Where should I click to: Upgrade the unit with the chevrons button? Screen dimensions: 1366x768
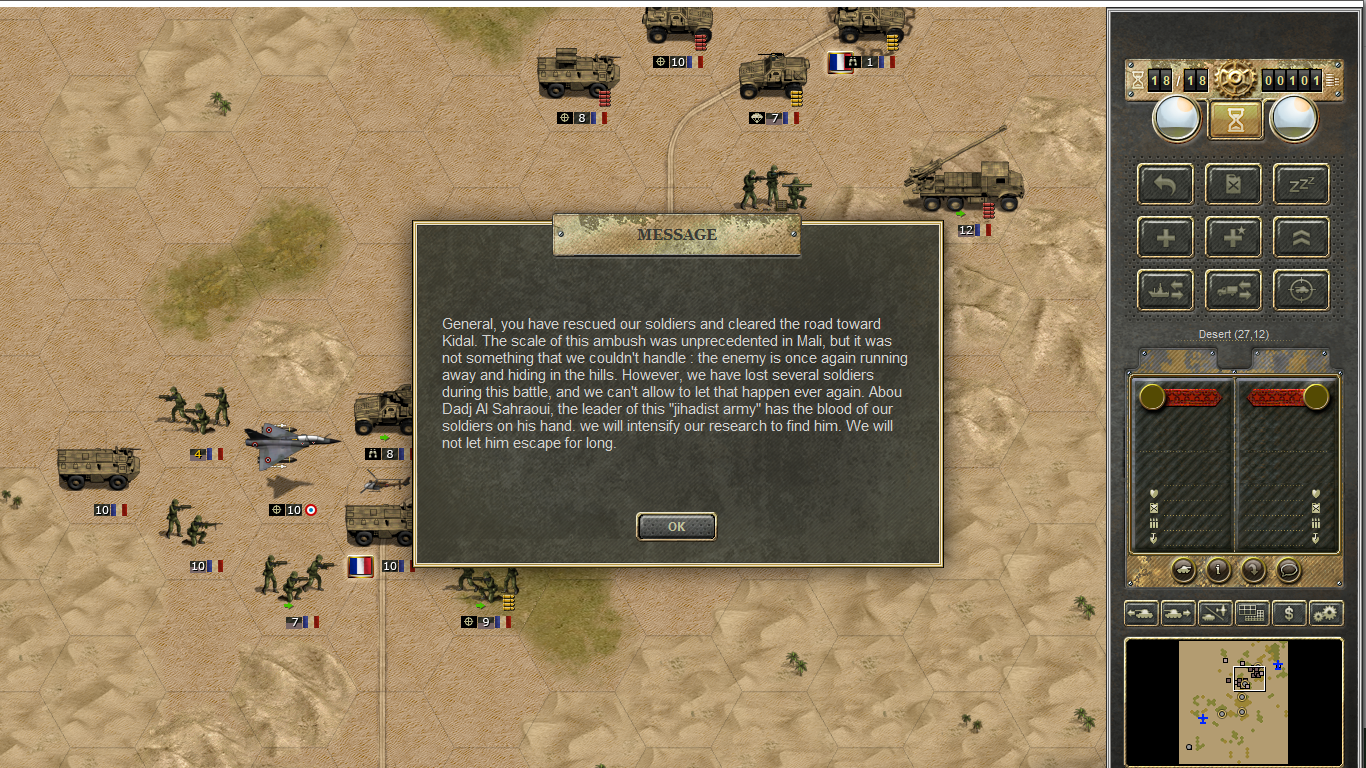tap(1301, 237)
